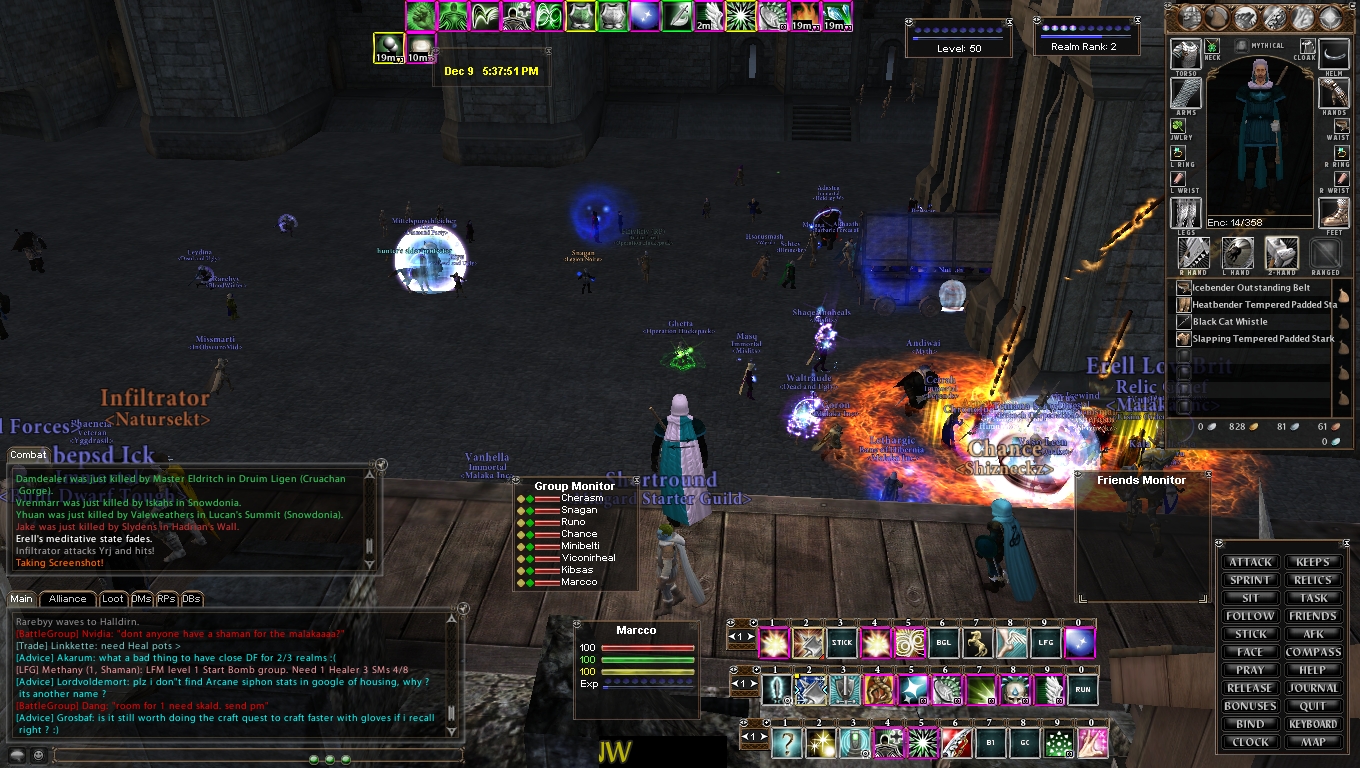Activate the STICK hotbar macro
The width and height of the screenshot is (1360, 768).
pos(842,643)
